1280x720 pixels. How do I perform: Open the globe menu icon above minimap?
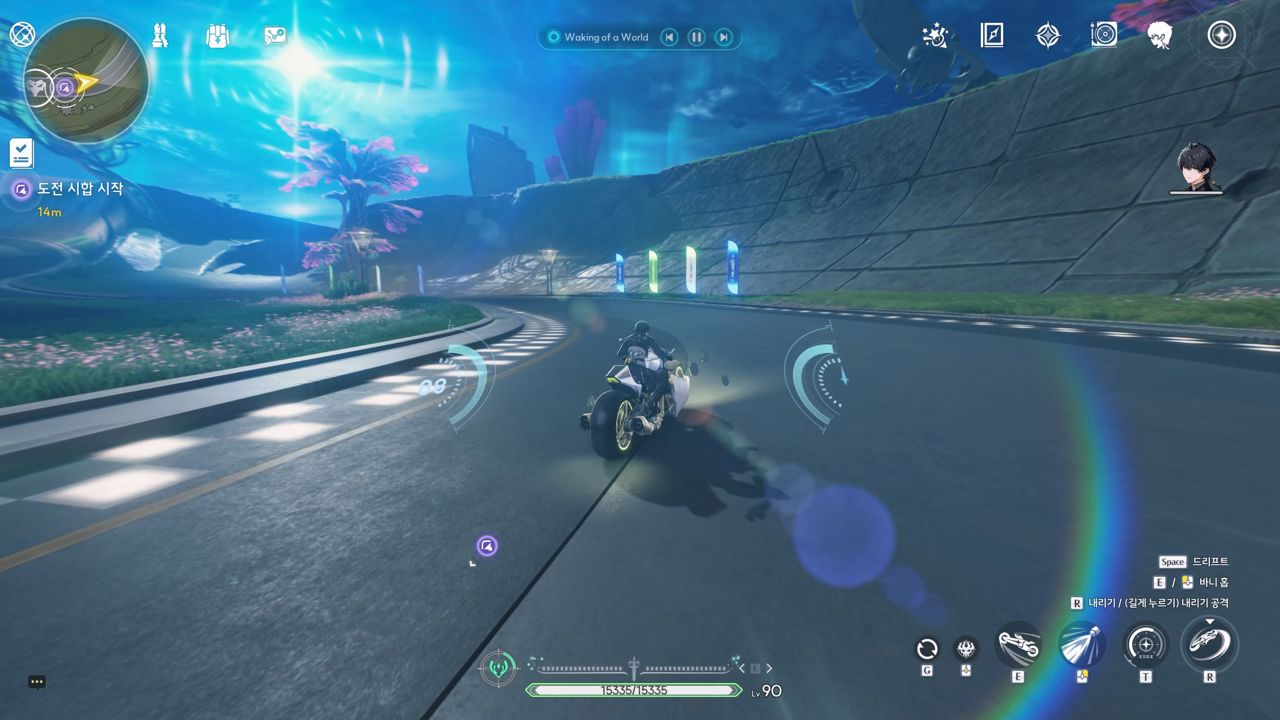click(x=21, y=34)
